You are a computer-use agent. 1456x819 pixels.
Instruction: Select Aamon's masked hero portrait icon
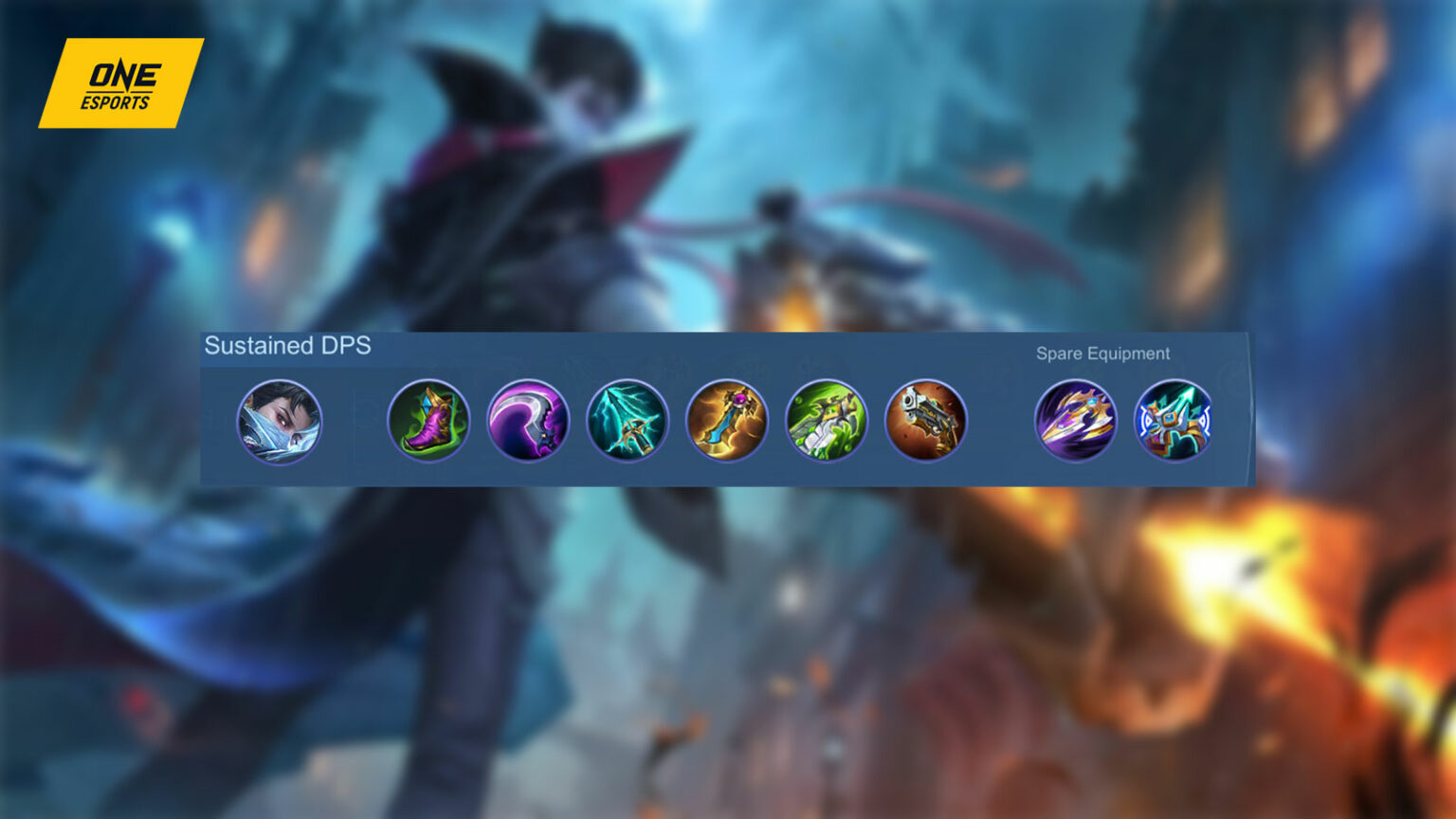[x=281, y=423]
